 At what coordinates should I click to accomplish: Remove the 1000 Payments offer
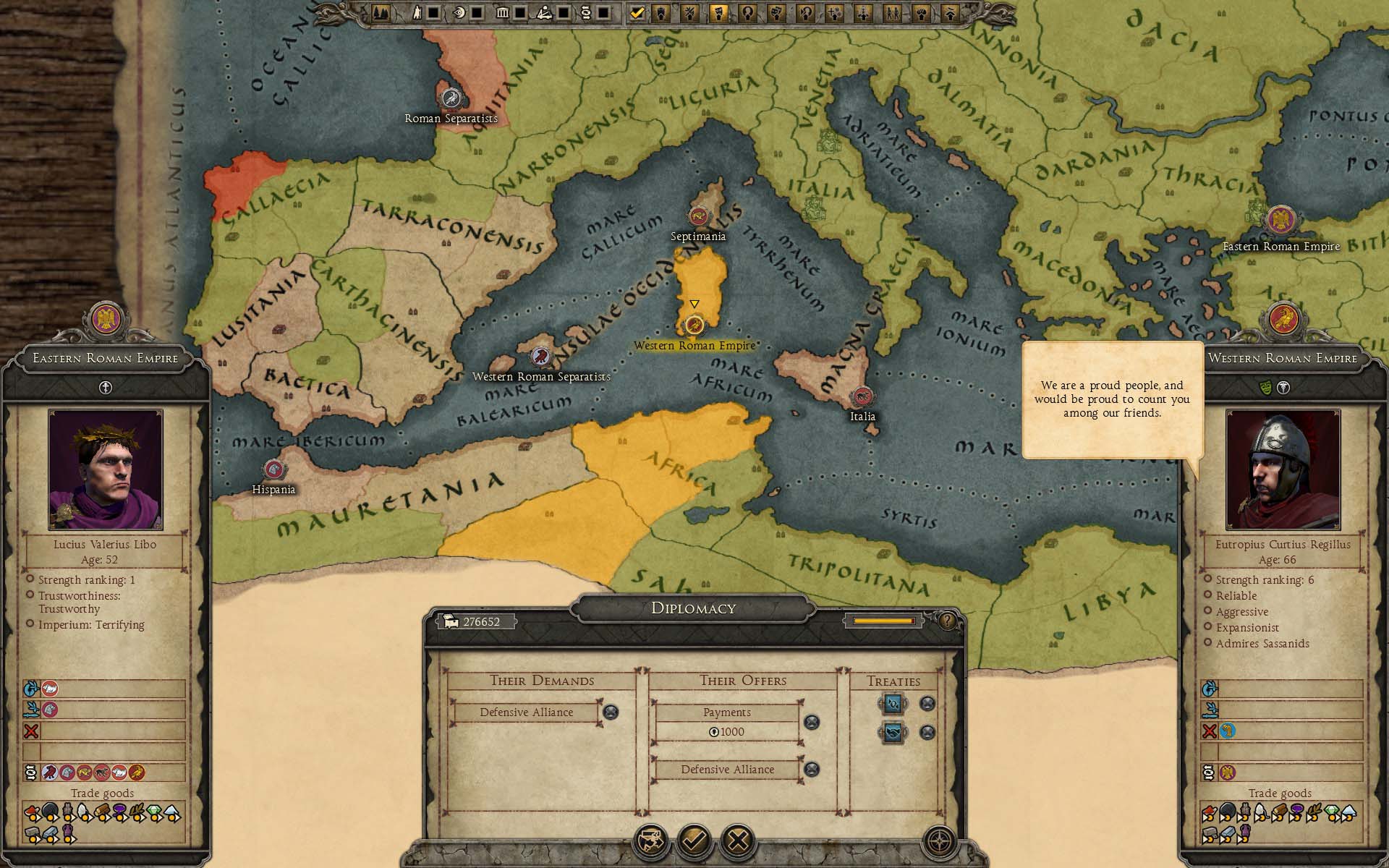812,722
